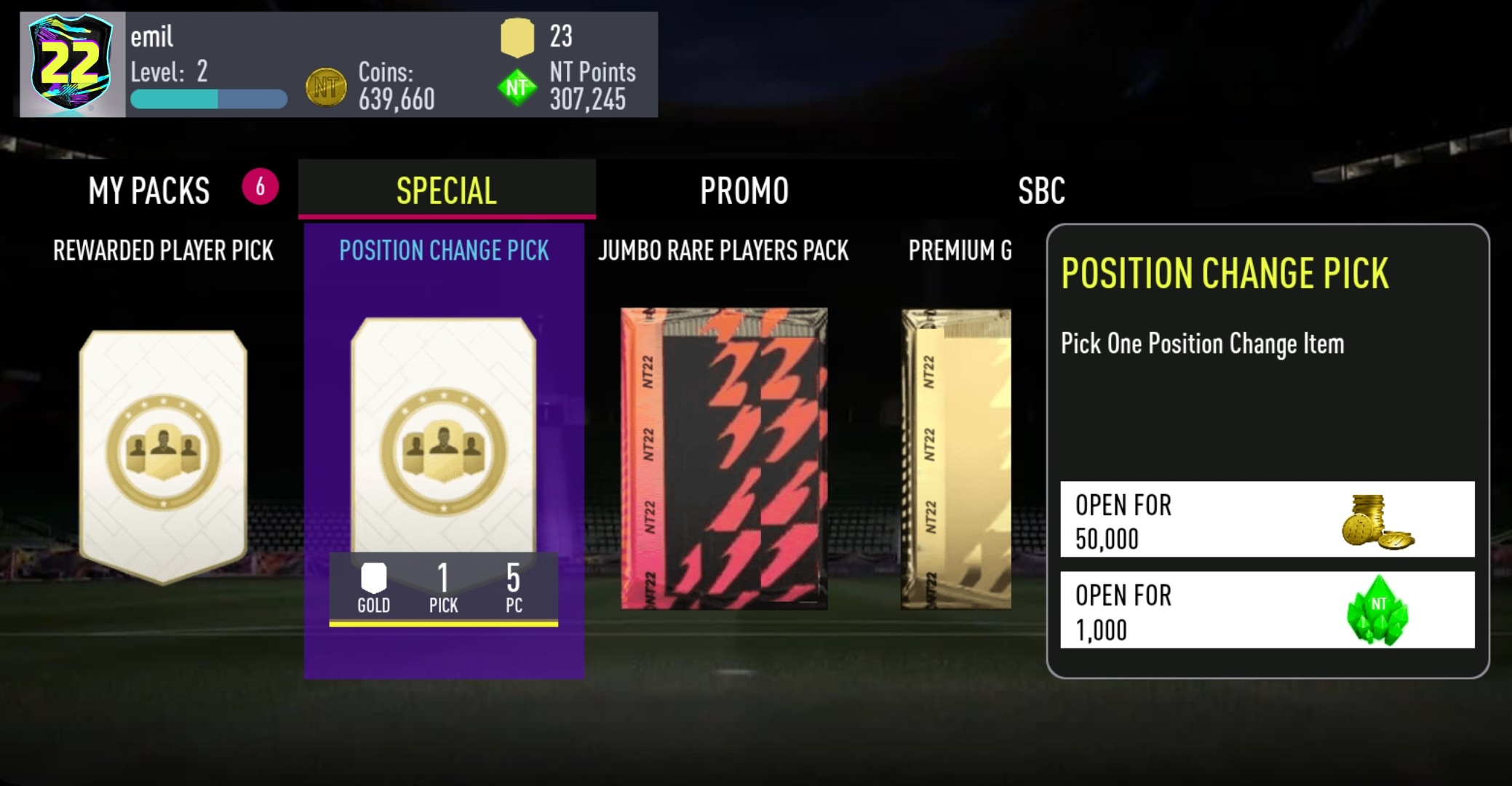This screenshot has width=1512, height=786.
Task: Open the My Packs tab
Action: pos(150,191)
